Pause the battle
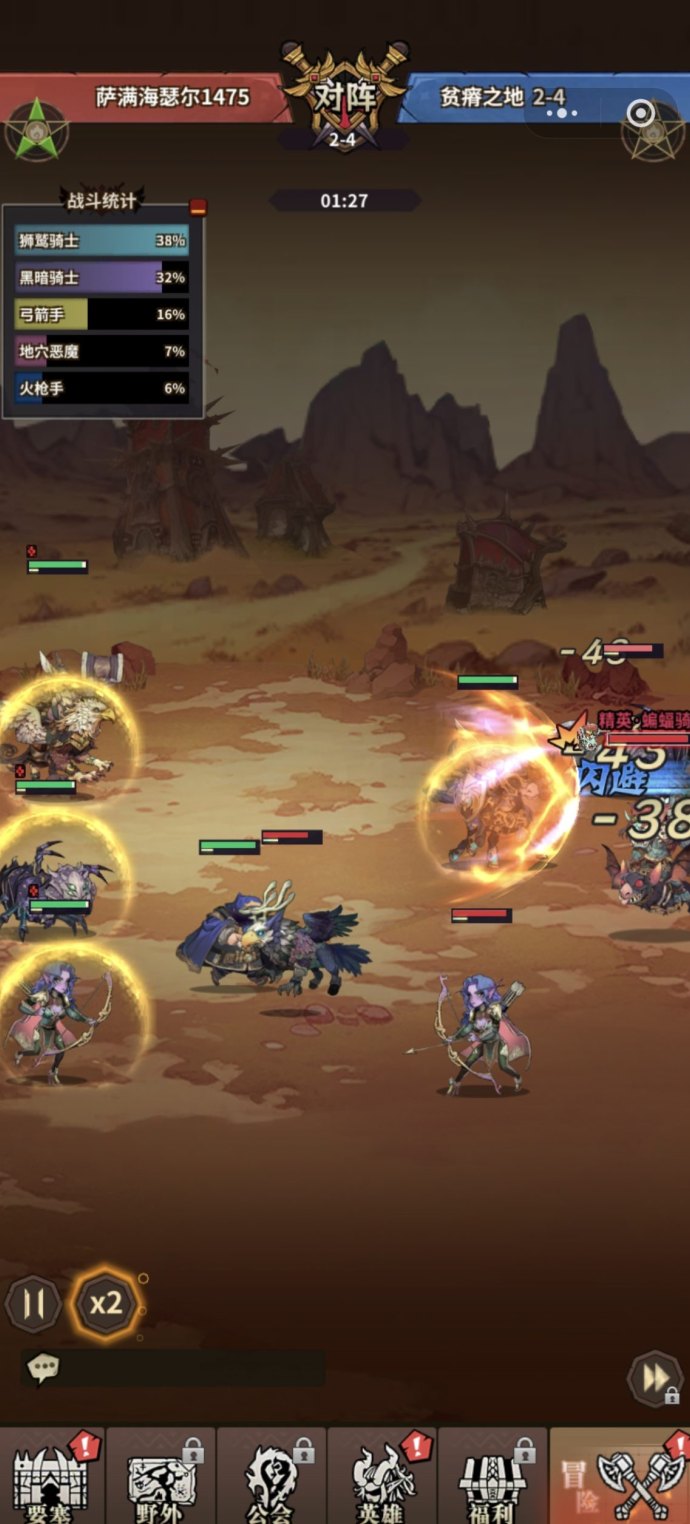Image resolution: width=690 pixels, height=1524 pixels. (x=33, y=1304)
